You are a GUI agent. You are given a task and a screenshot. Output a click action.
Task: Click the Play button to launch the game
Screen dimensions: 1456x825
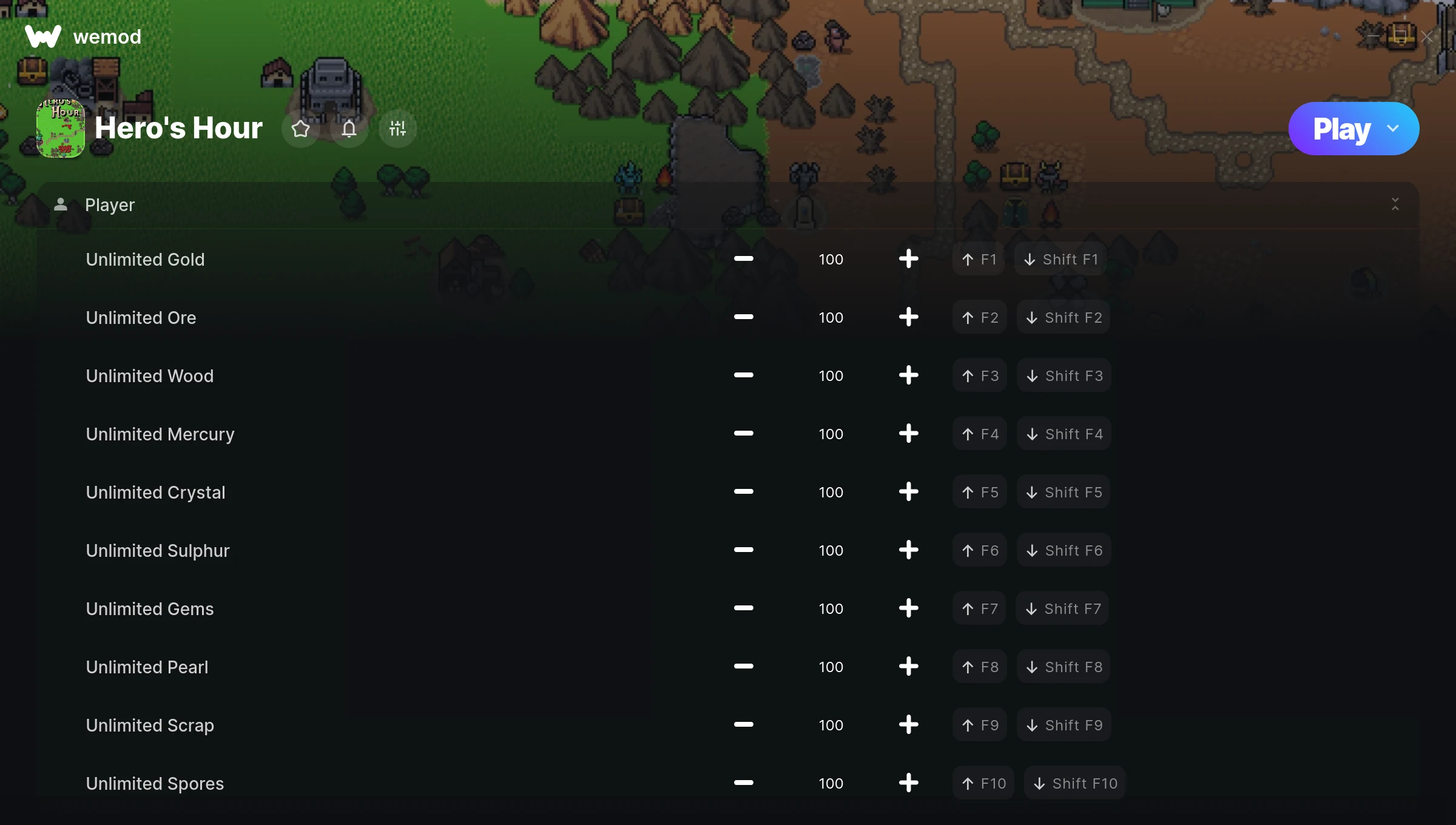point(1342,128)
